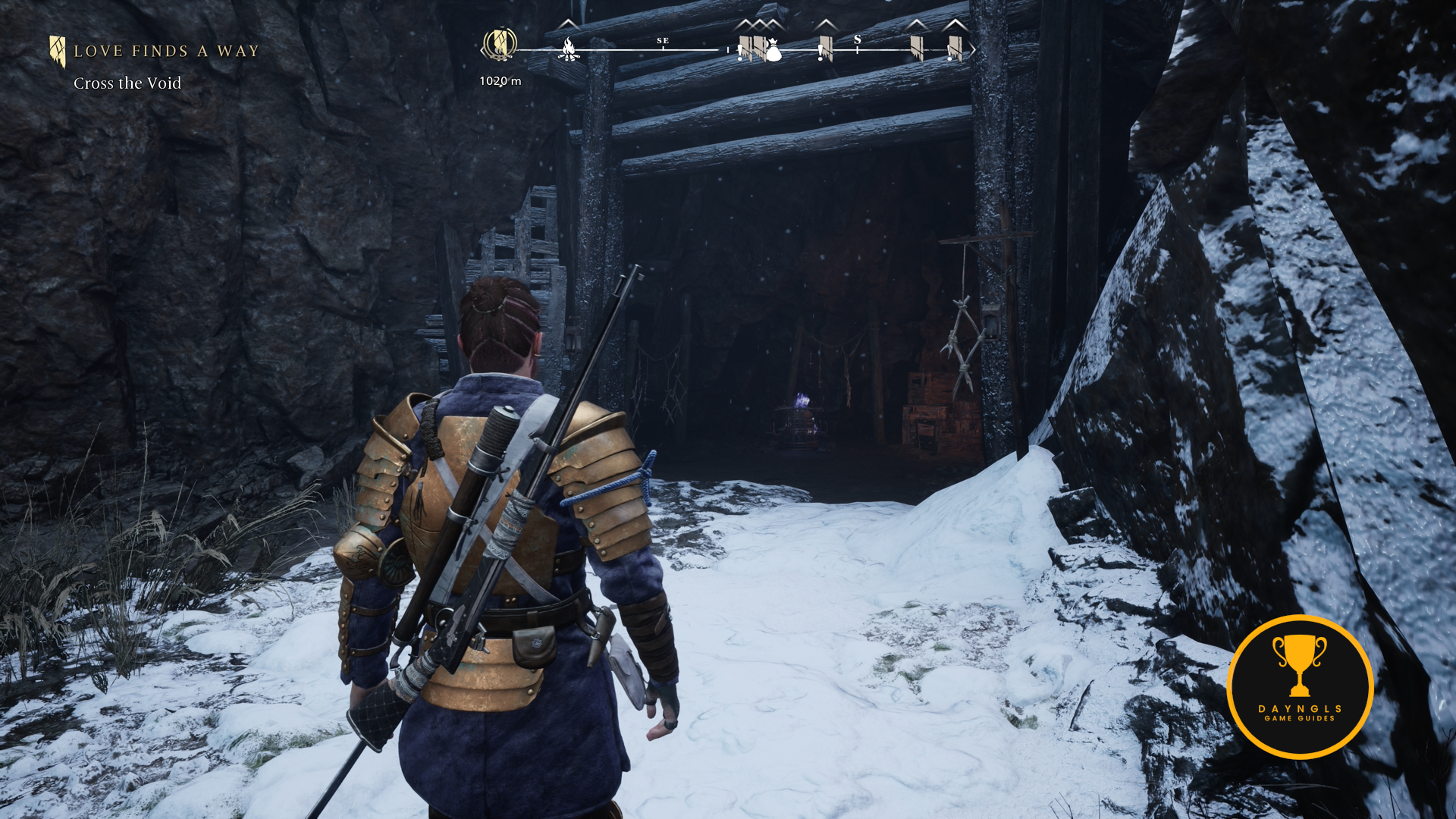This screenshot has height=819, width=1456.
Task: Click the treasure sack marker on the compass
Action: click(x=773, y=51)
